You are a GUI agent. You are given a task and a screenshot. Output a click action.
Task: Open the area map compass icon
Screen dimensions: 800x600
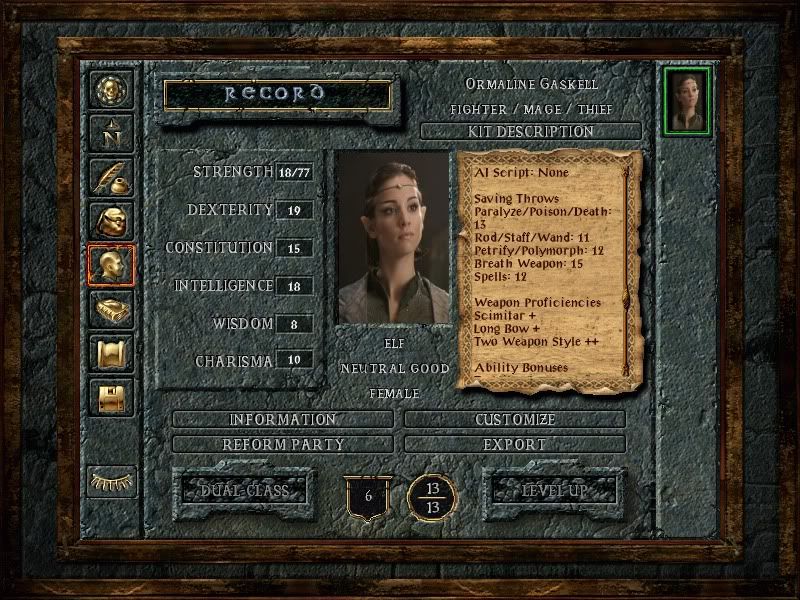(108, 132)
